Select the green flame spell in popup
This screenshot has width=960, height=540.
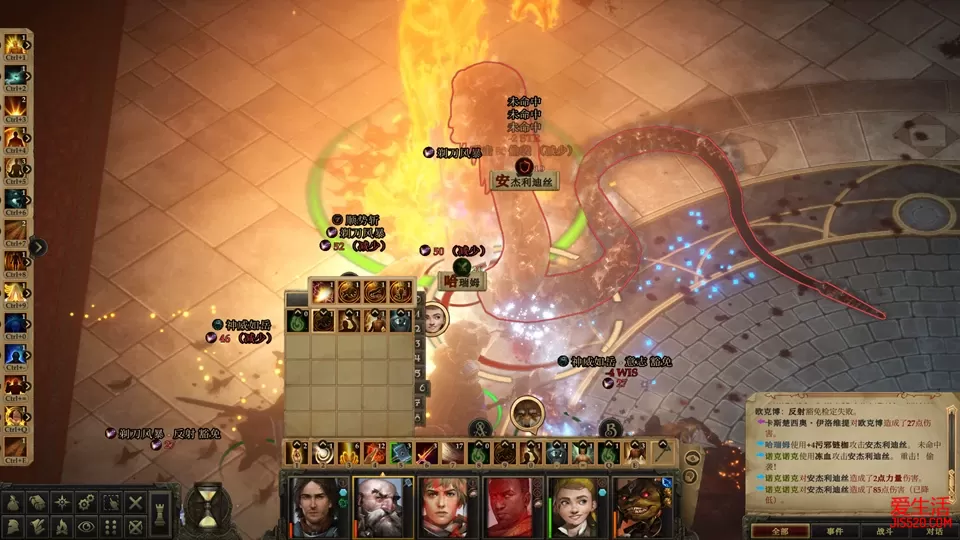[x=298, y=321]
